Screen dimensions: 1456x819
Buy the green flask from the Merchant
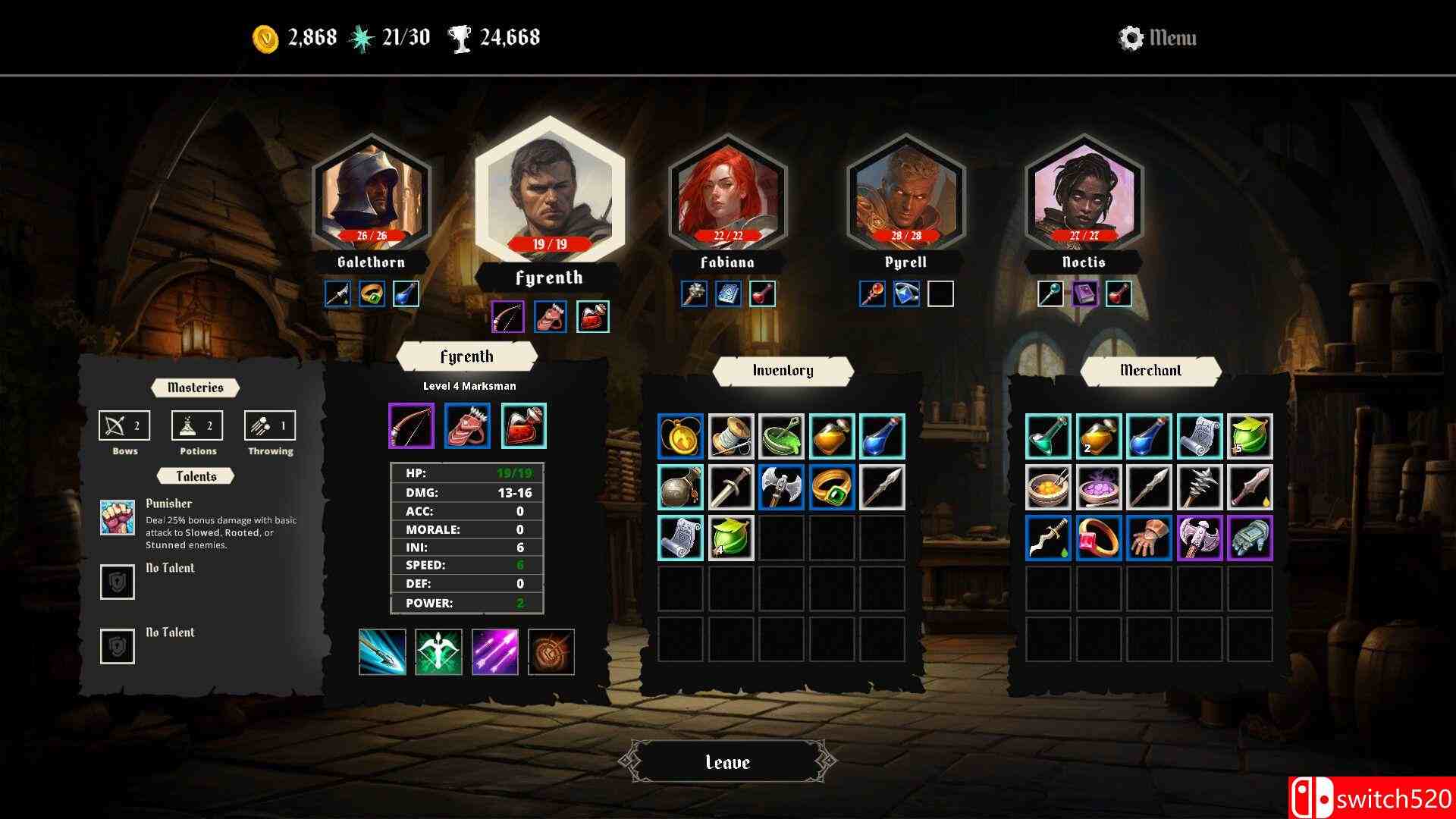coord(1047,436)
